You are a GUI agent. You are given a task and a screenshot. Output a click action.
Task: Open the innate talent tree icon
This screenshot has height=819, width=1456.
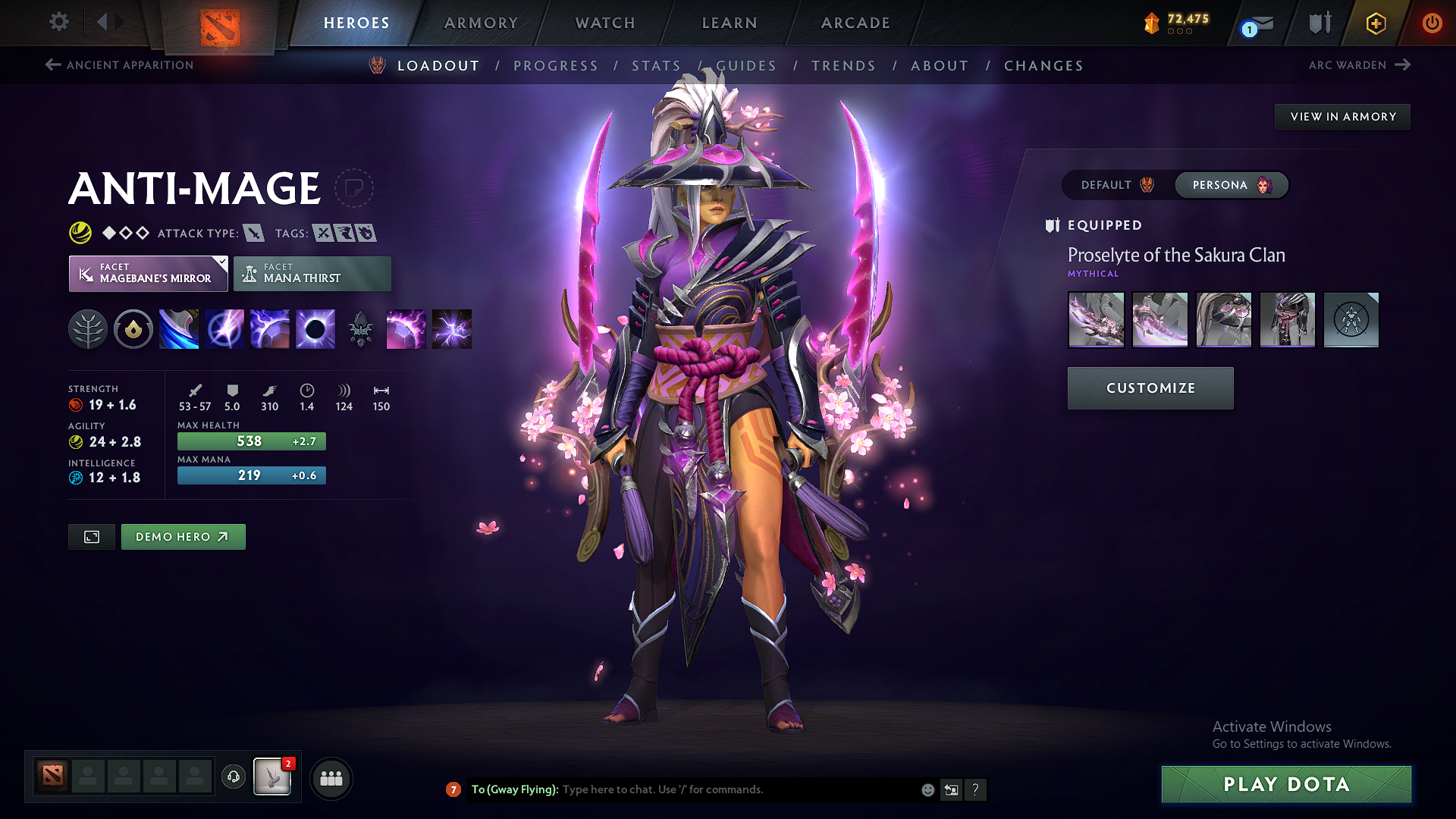coord(88,328)
